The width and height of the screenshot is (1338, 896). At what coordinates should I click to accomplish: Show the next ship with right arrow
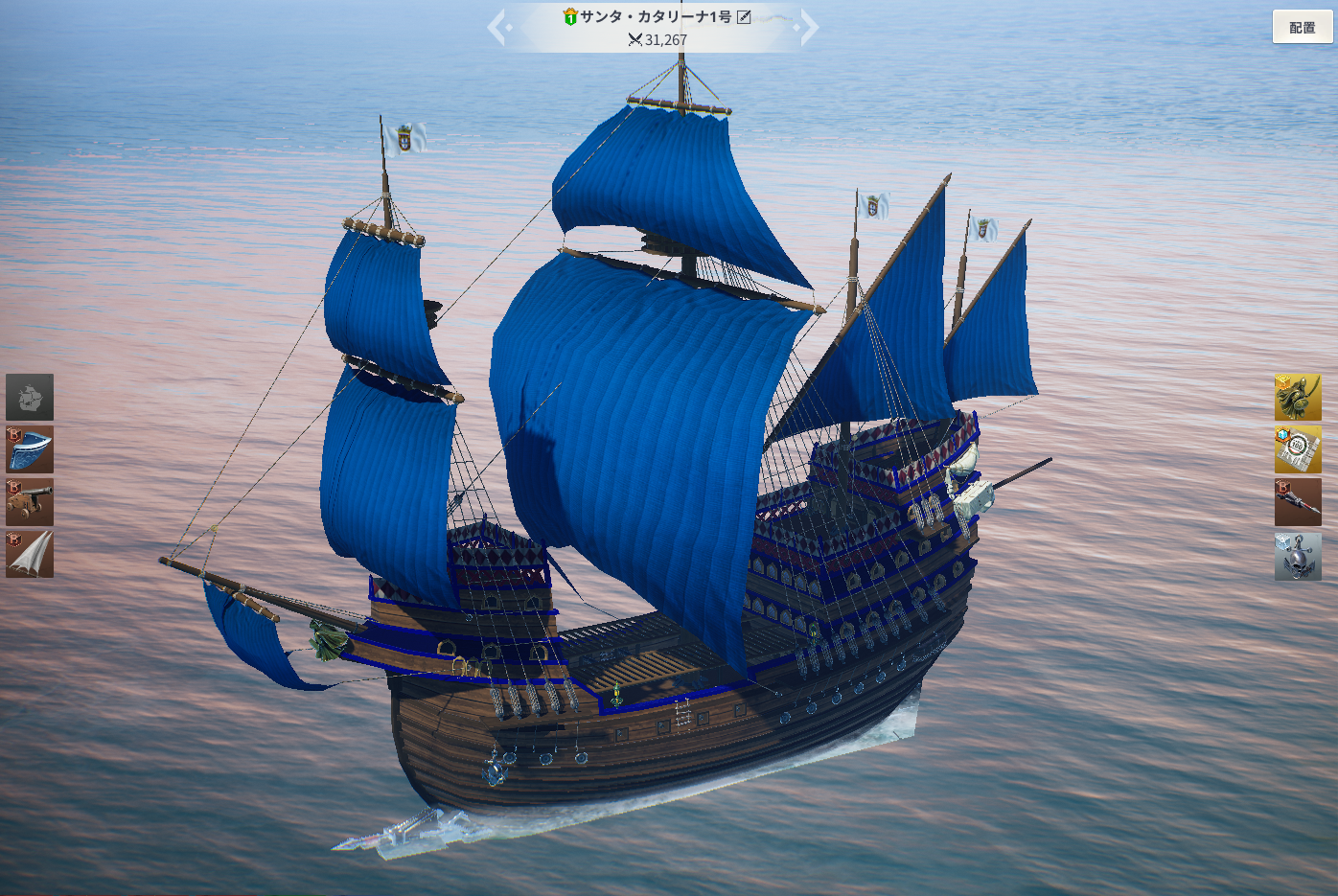[808, 27]
